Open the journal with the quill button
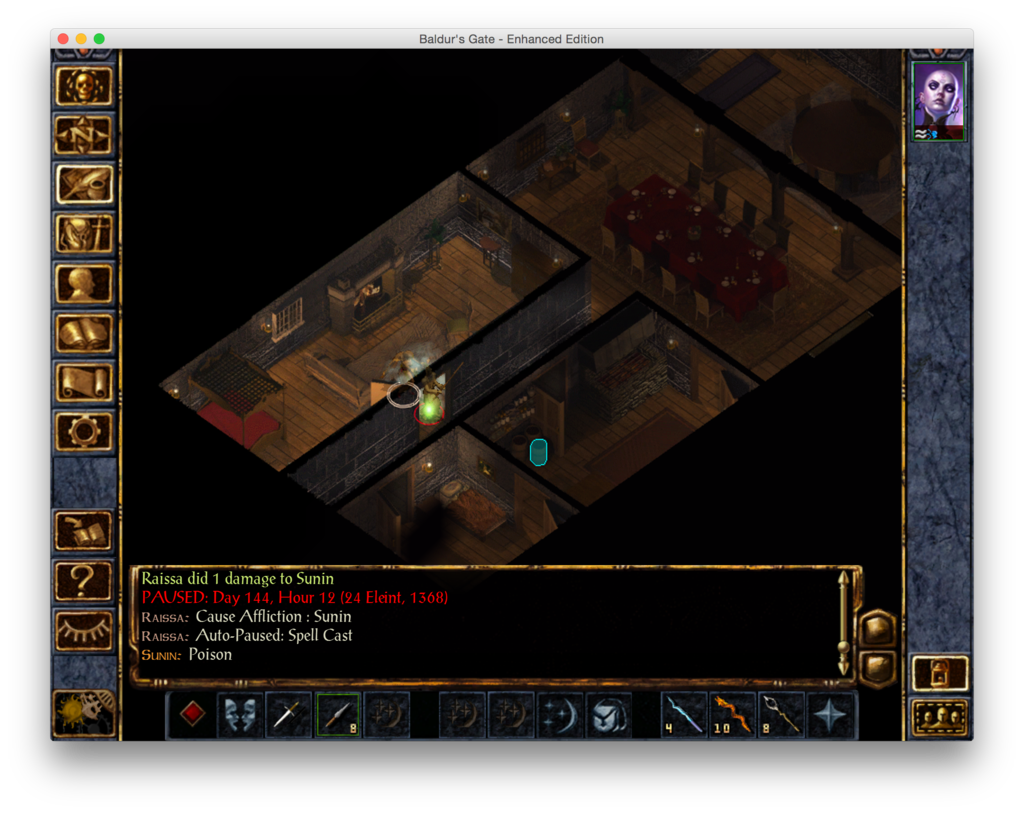The image size is (1024, 813). tap(84, 184)
